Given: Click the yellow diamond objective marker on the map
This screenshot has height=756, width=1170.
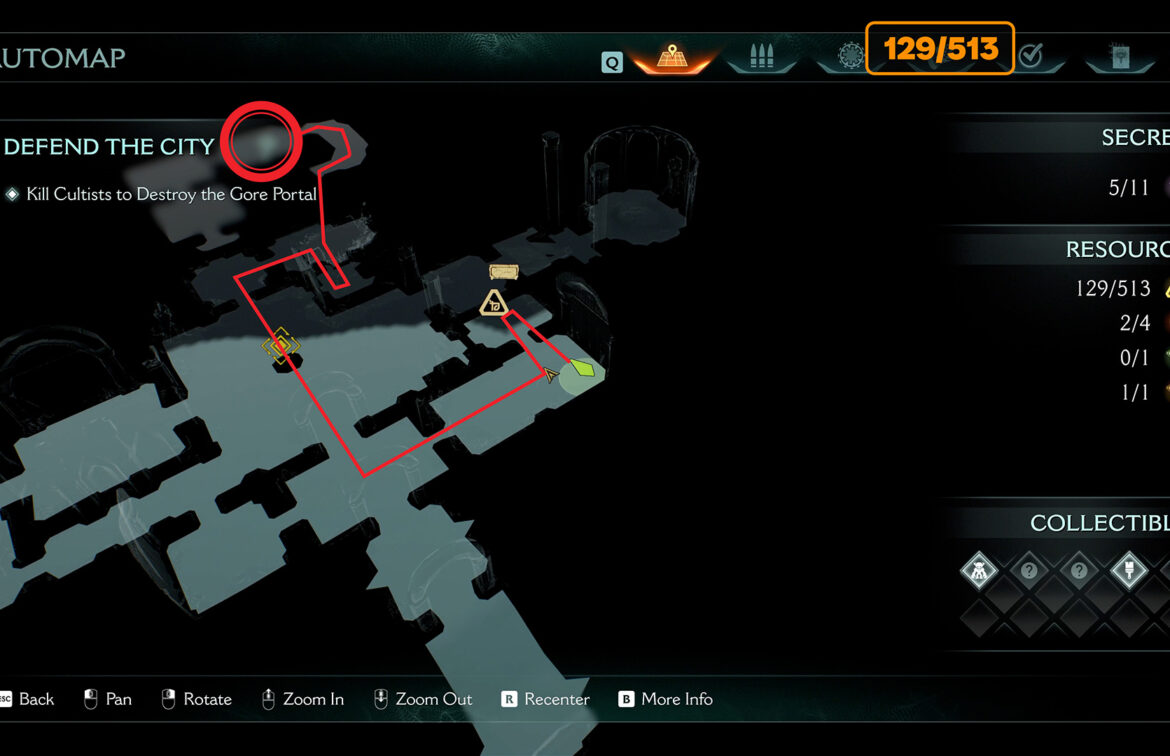Looking at the screenshot, I should click(x=281, y=346).
